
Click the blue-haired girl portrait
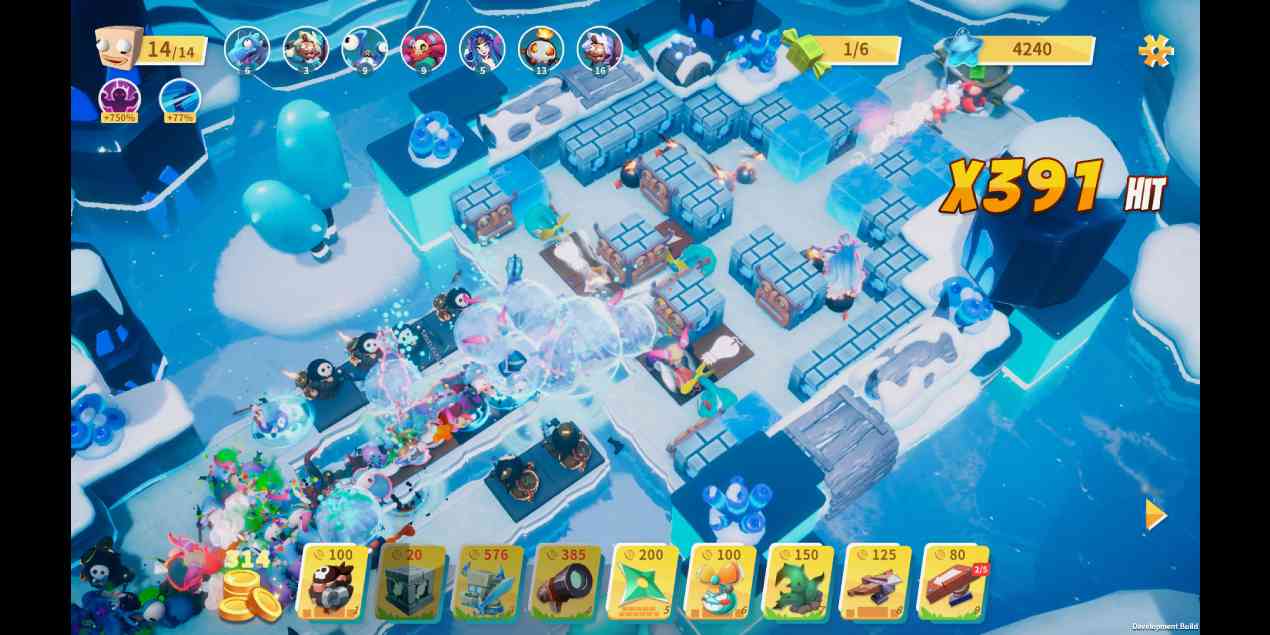(482, 47)
